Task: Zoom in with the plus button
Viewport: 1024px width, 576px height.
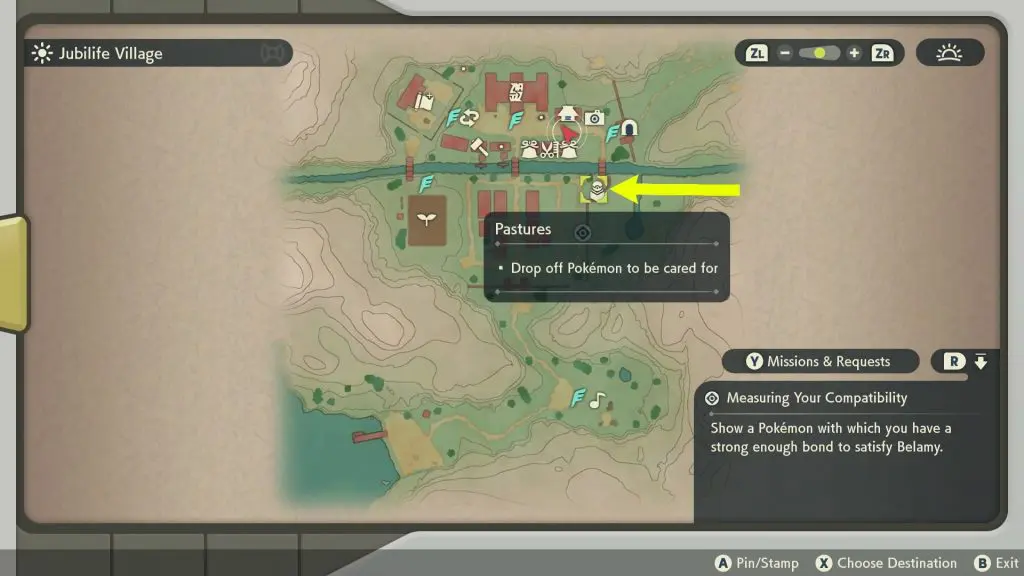Action: pos(853,53)
